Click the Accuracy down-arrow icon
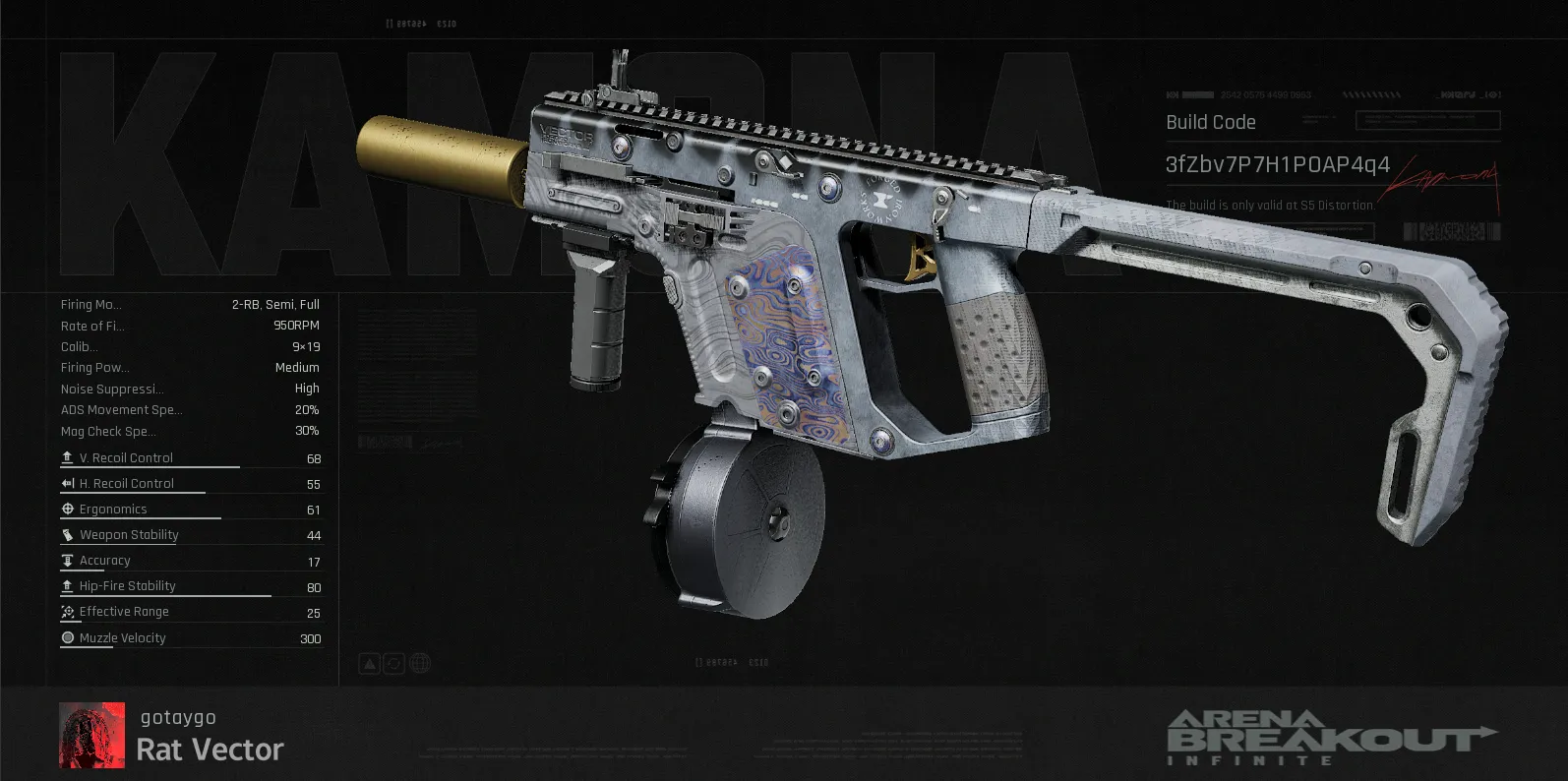The image size is (1568, 781). 67,560
